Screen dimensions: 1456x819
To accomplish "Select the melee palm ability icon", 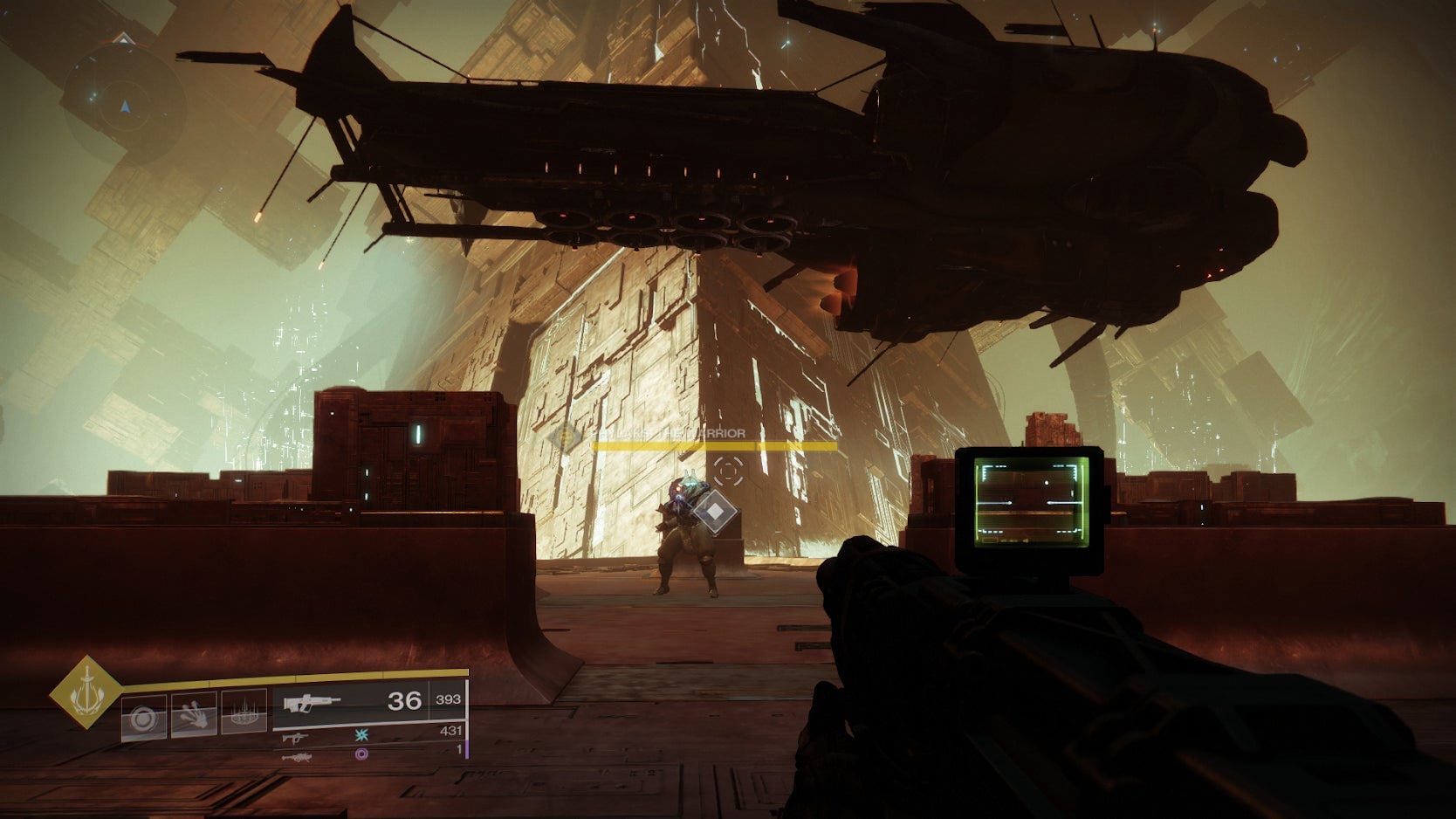I will pos(194,715).
